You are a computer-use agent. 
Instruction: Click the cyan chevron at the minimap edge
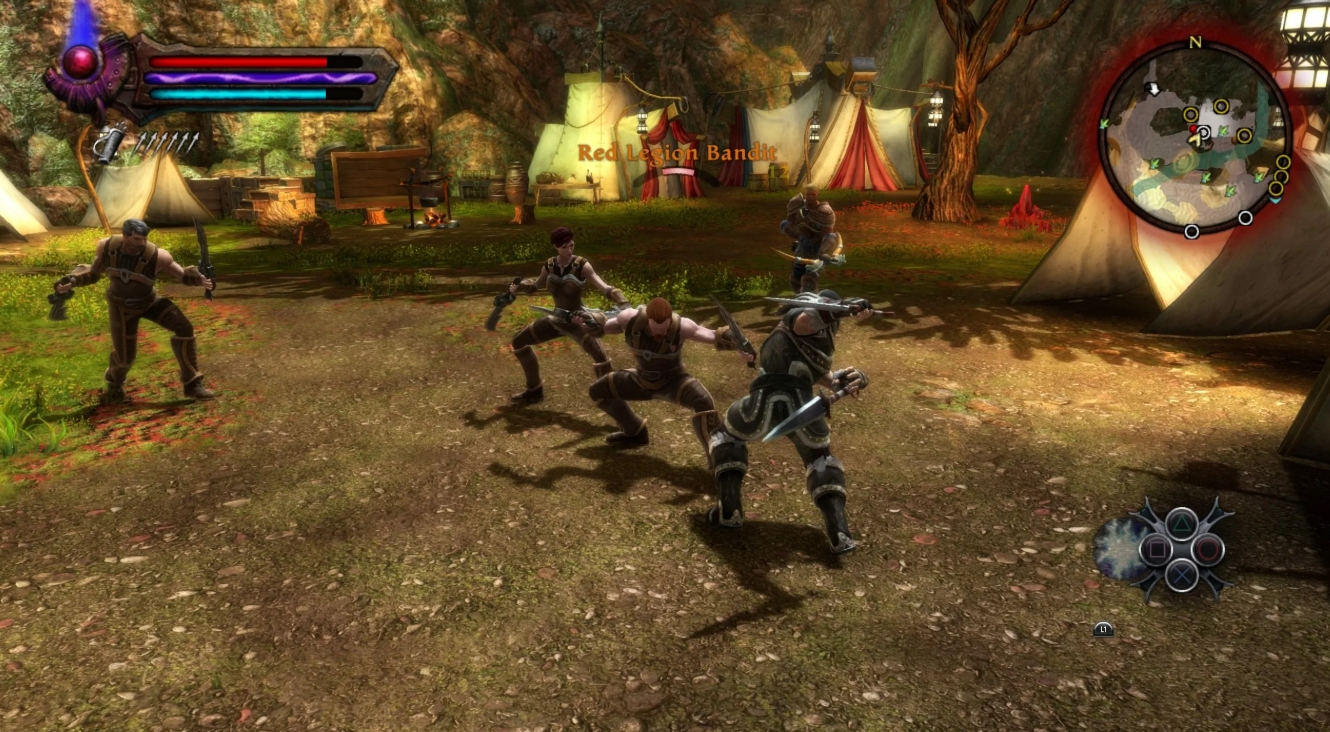(1278, 201)
